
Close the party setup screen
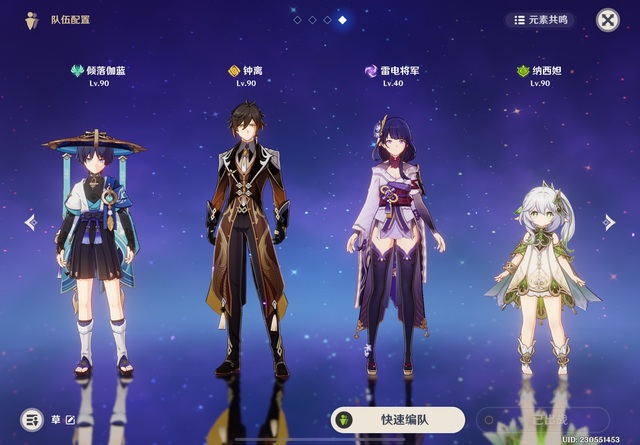click(x=607, y=20)
